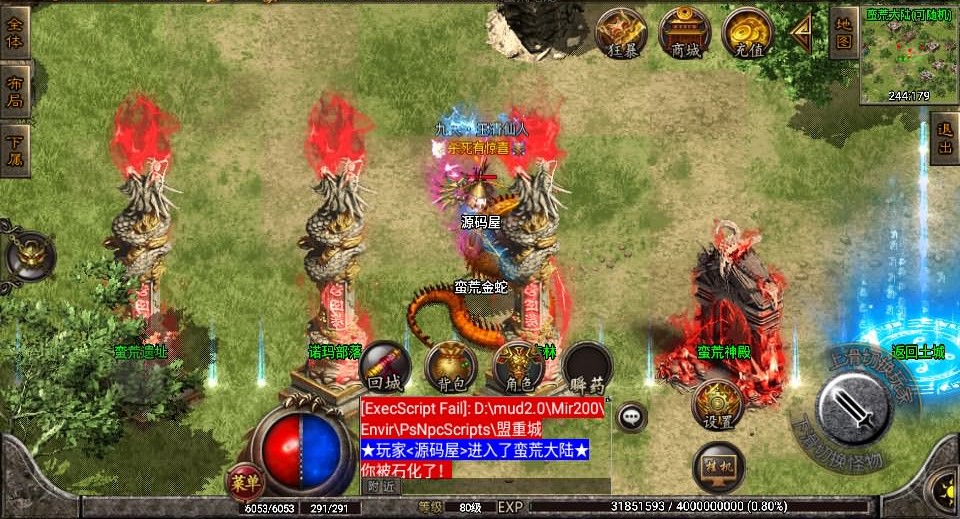Click the chained golden helmet icon

click(29, 256)
